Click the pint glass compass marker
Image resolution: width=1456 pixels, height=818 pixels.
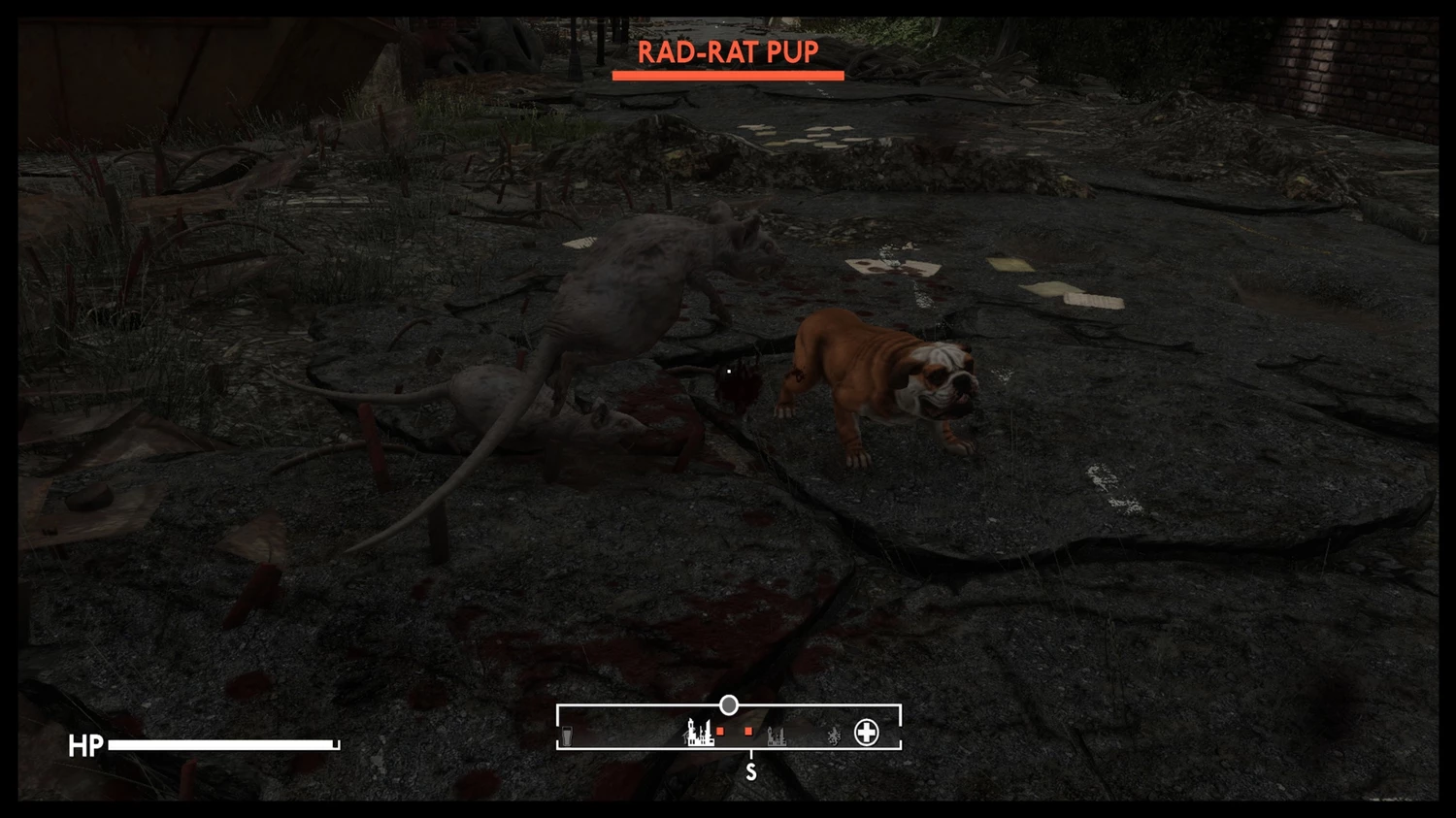pos(567,737)
